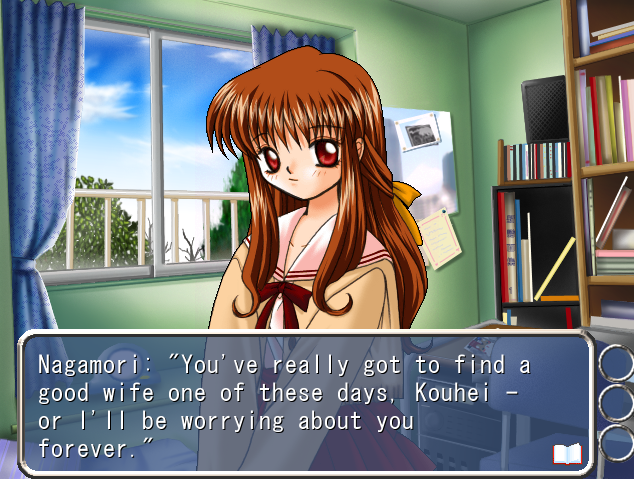This screenshot has height=479, width=634.
Task: Click the open book icon in the dialogue box
Action: 567,455
